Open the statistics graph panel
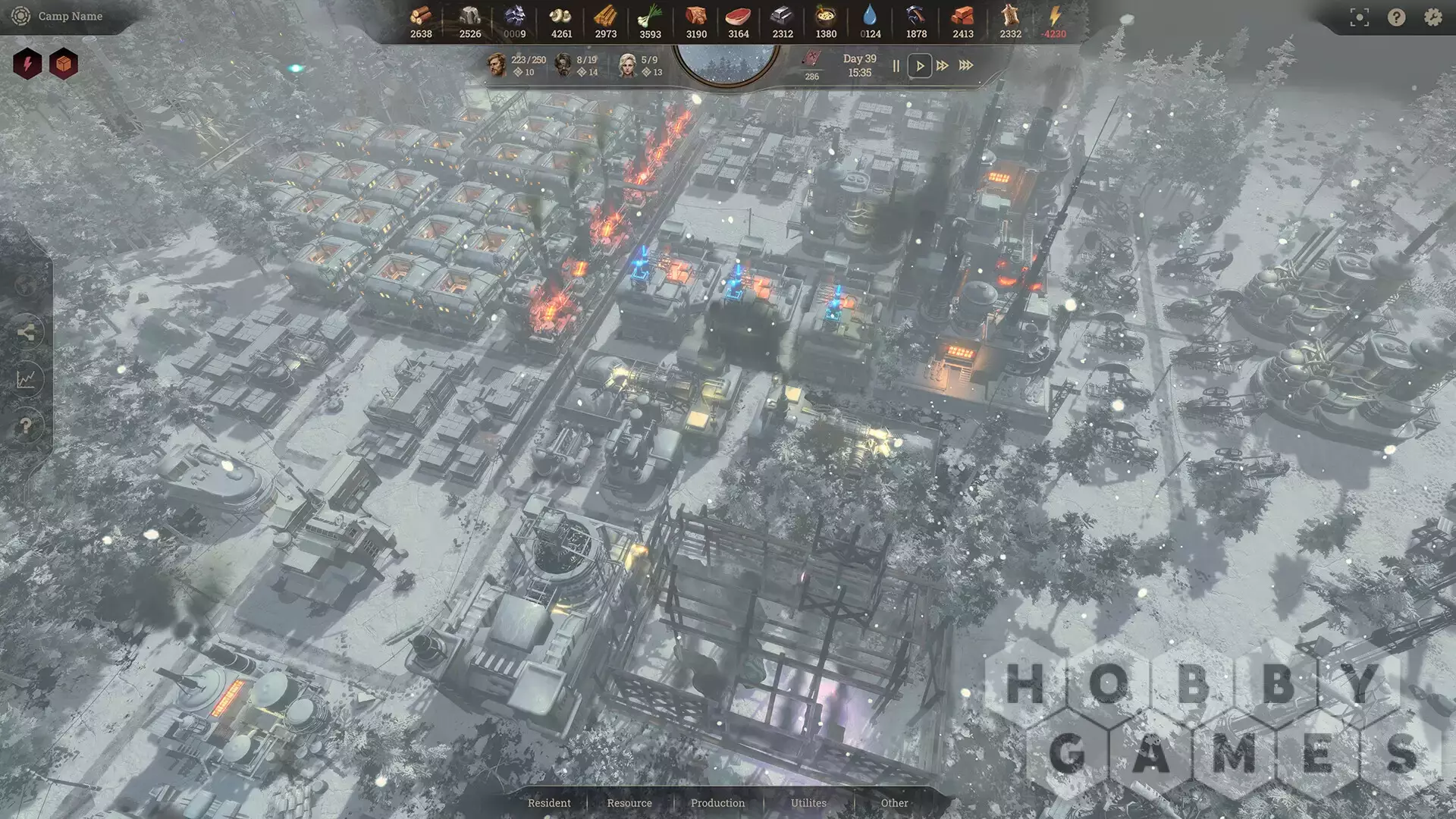This screenshot has width=1456, height=819. [x=26, y=379]
